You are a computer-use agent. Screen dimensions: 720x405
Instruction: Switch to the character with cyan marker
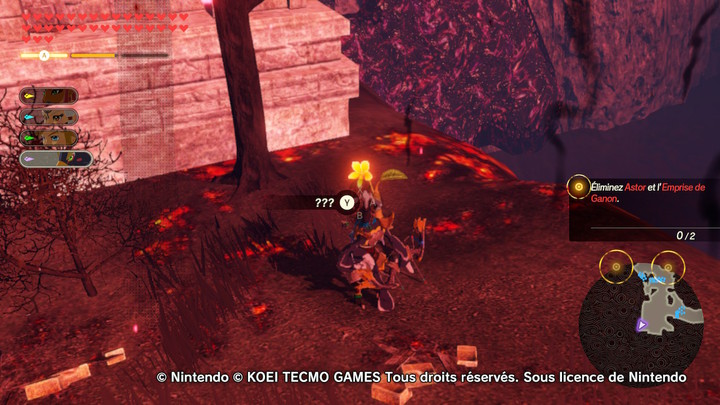[x=49, y=117]
